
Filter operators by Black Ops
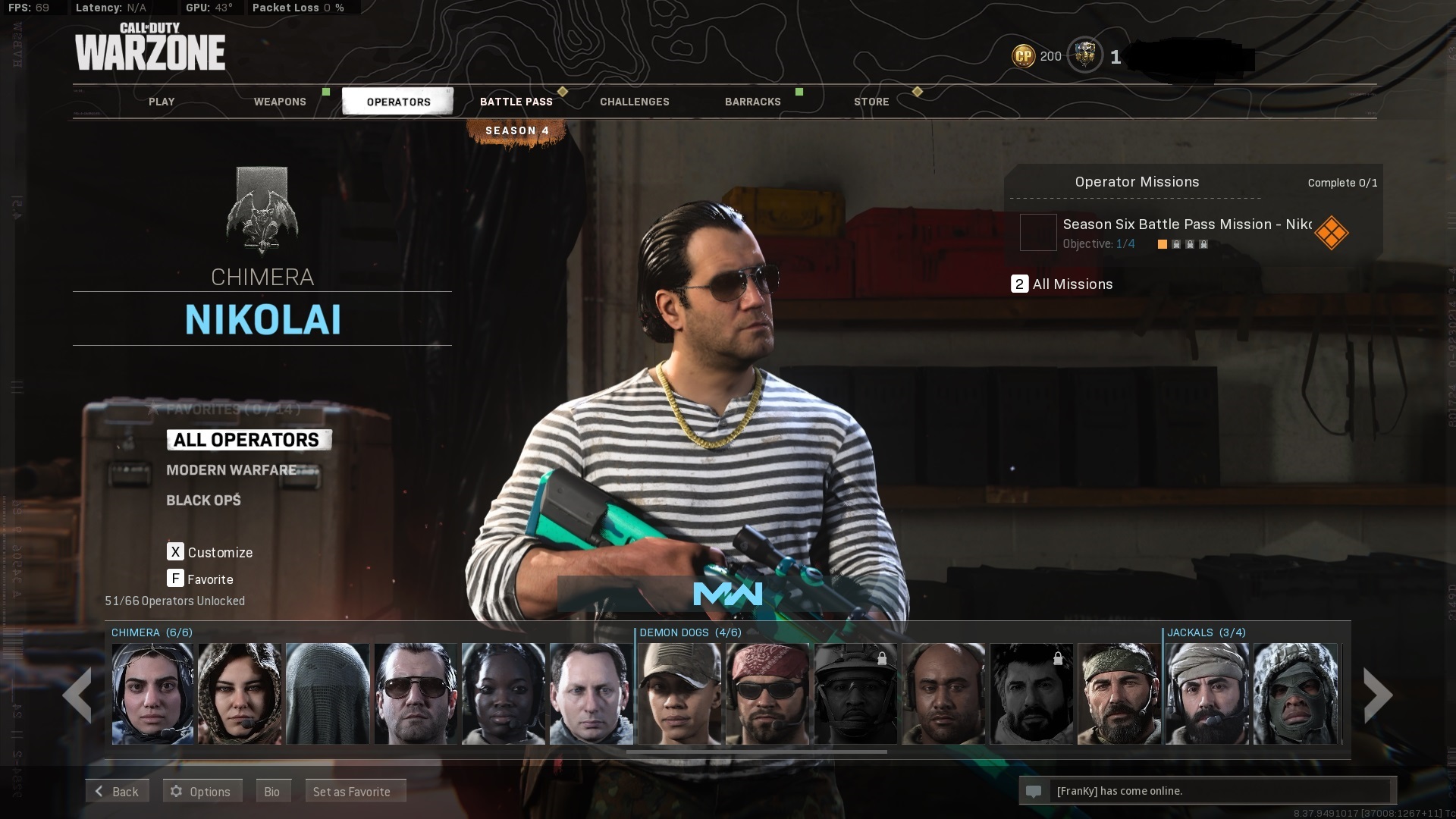point(203,500)
